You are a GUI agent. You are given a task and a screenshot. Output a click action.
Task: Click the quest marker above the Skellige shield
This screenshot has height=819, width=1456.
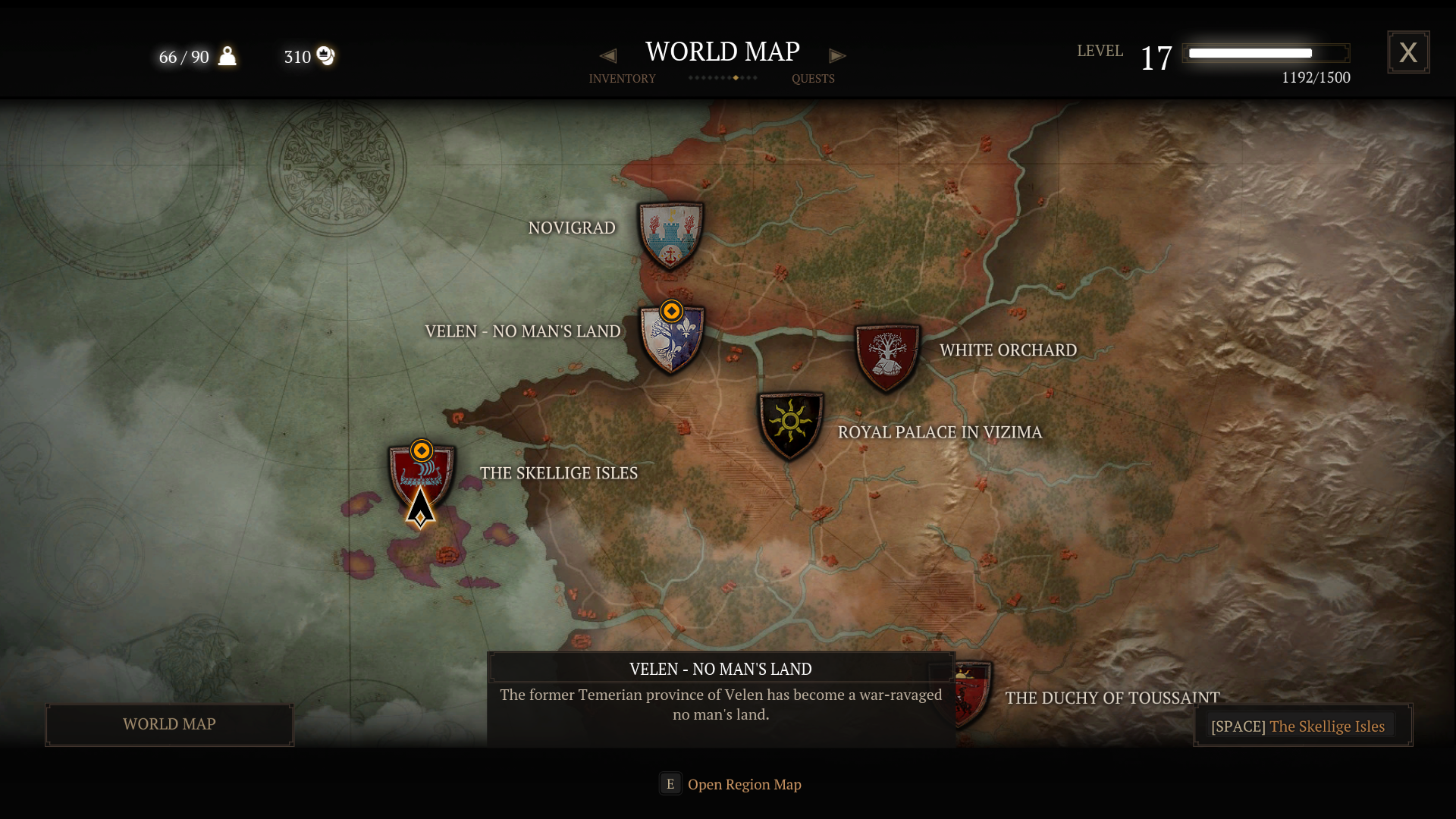(x=422, y=450)
